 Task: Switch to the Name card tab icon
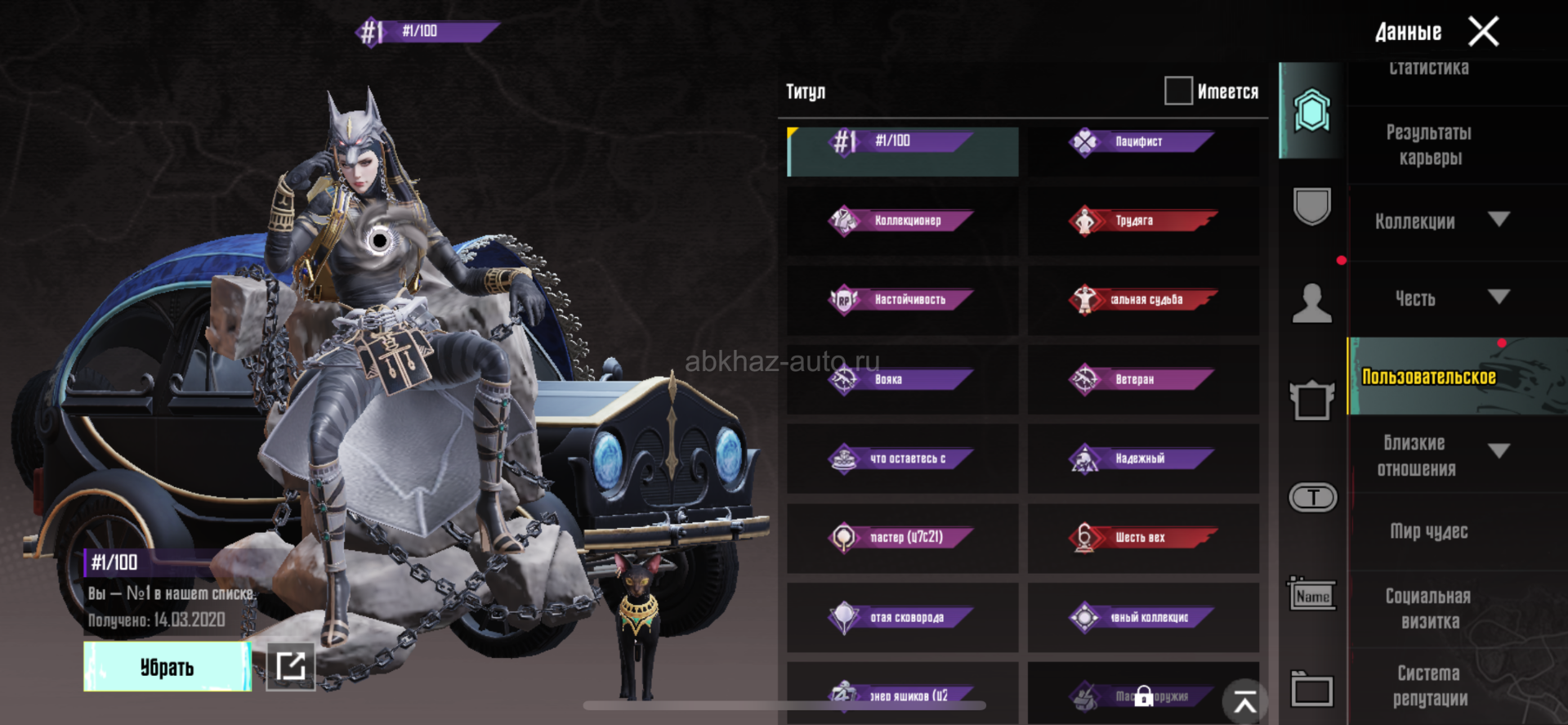(x=1312, y=595)
